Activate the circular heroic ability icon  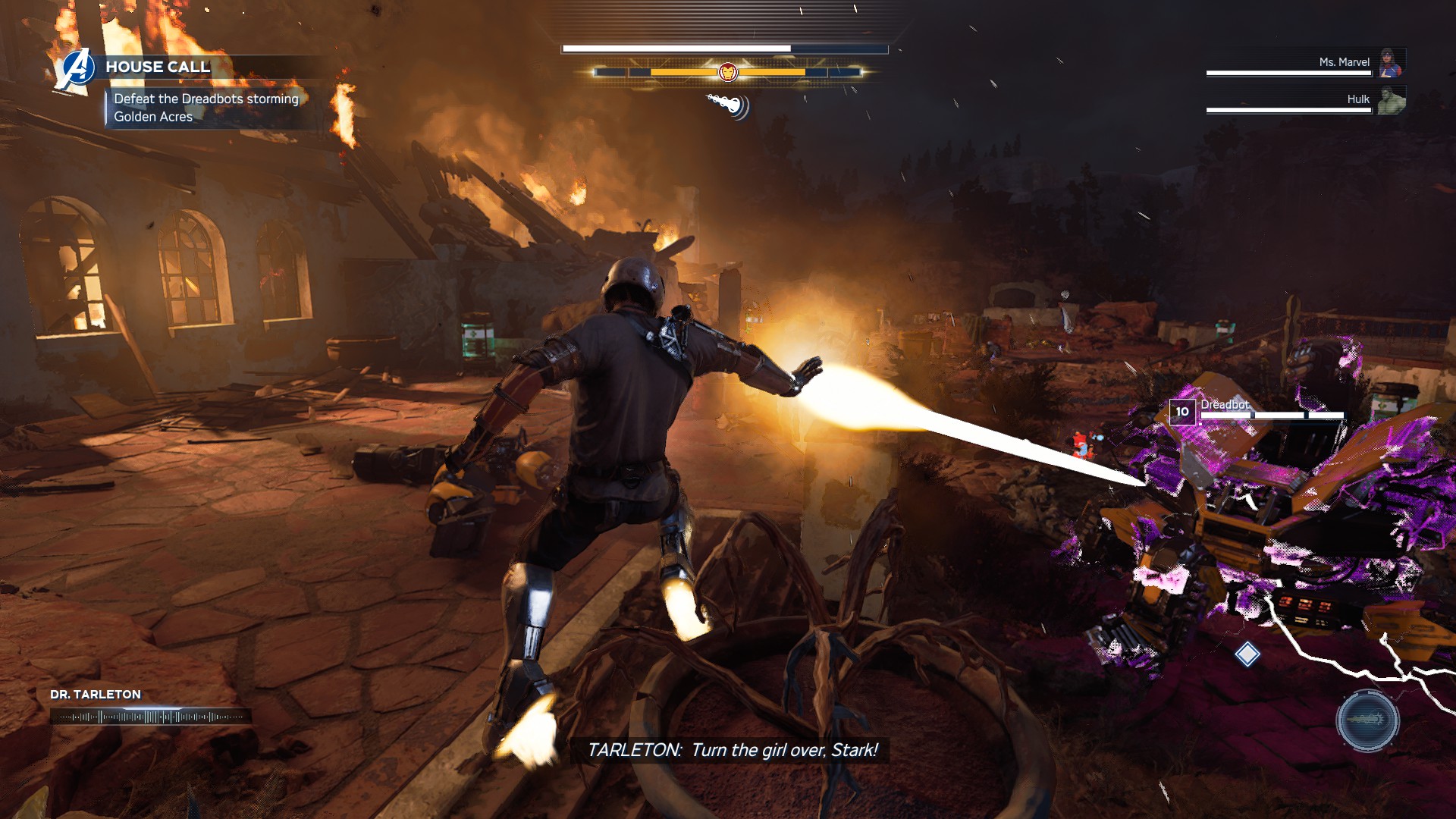click(x=1367, y=720)
